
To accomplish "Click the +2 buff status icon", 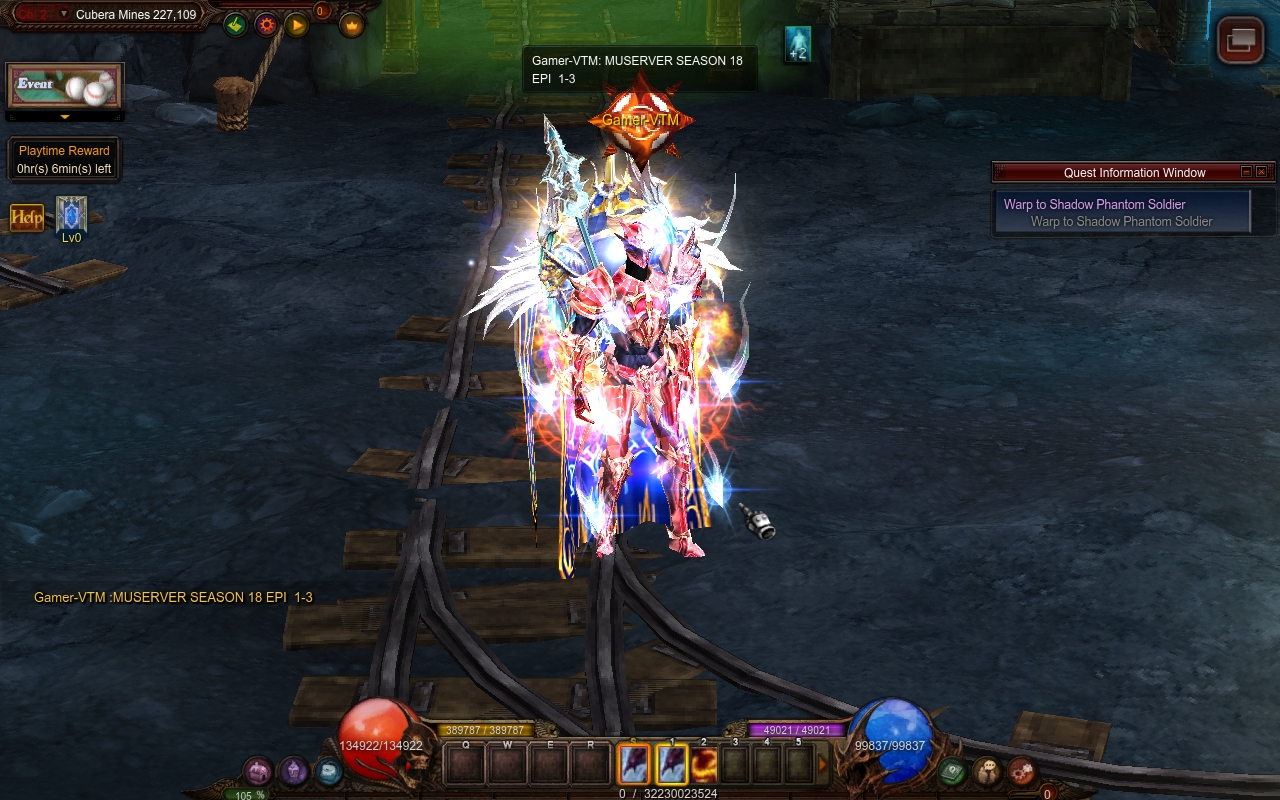I will (x=797, y=44).
